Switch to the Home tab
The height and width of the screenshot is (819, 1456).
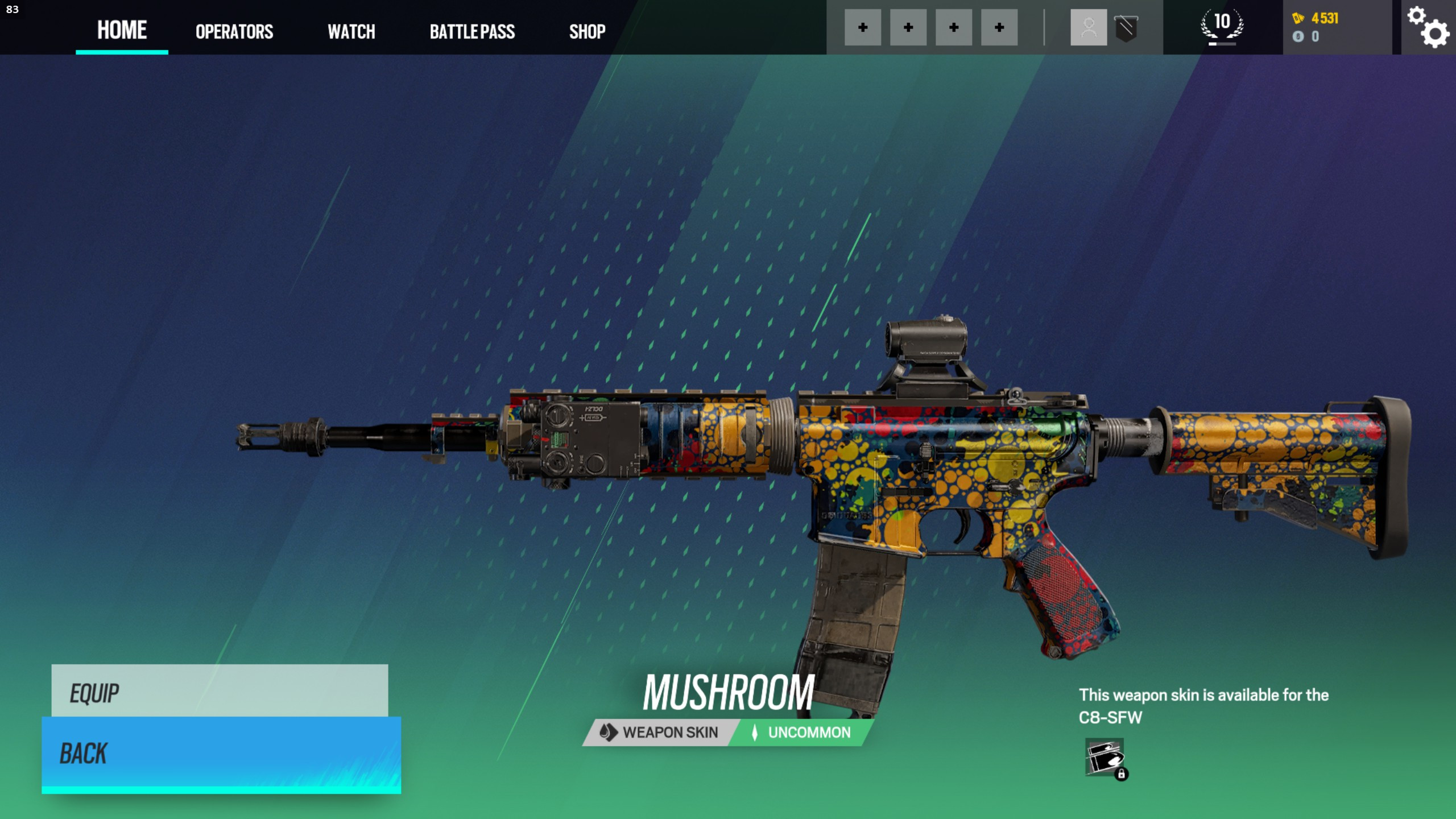tap(122, 30)
